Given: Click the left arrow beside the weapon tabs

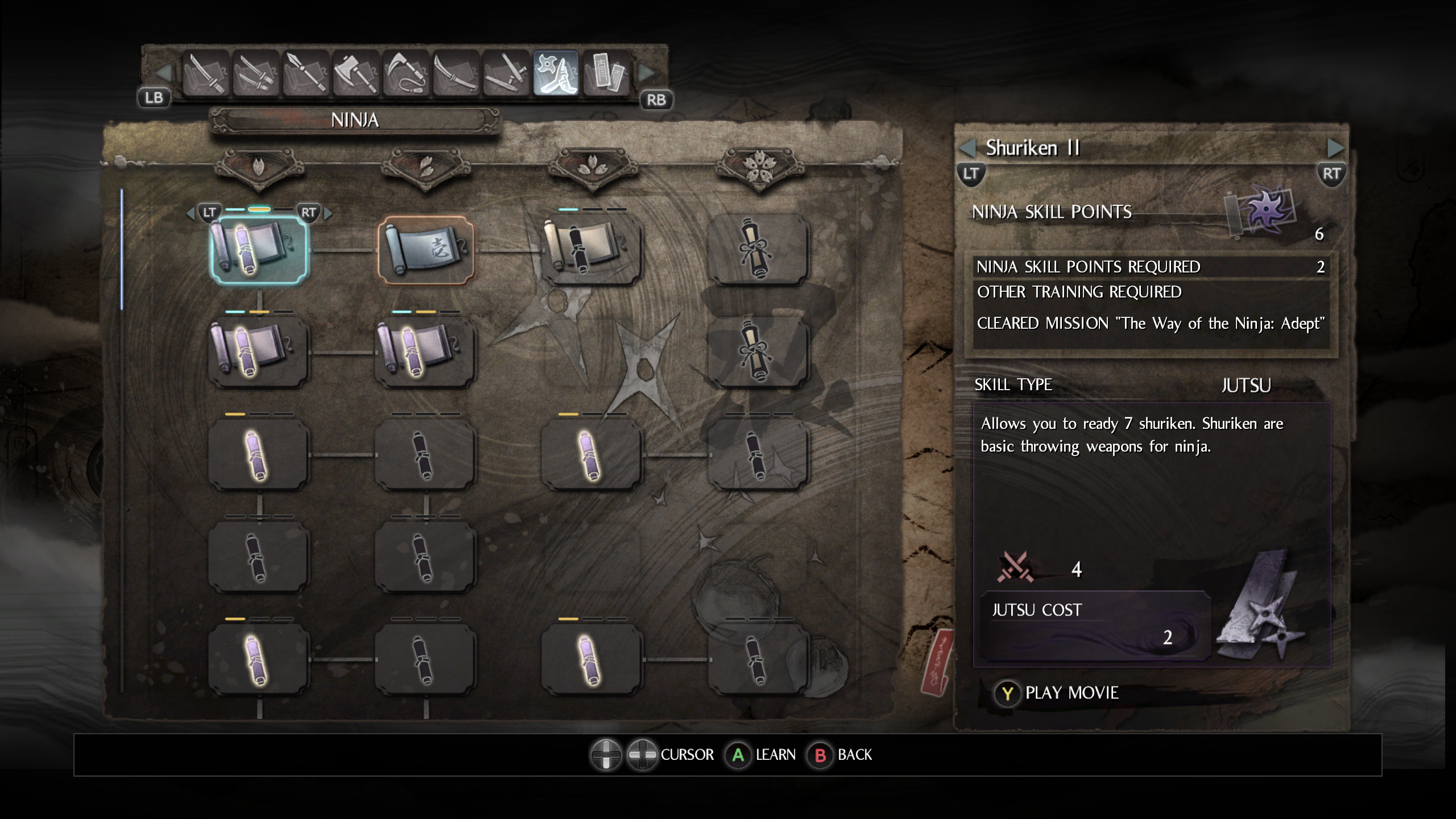Looking at the screenshot, I should pos(164,73).
